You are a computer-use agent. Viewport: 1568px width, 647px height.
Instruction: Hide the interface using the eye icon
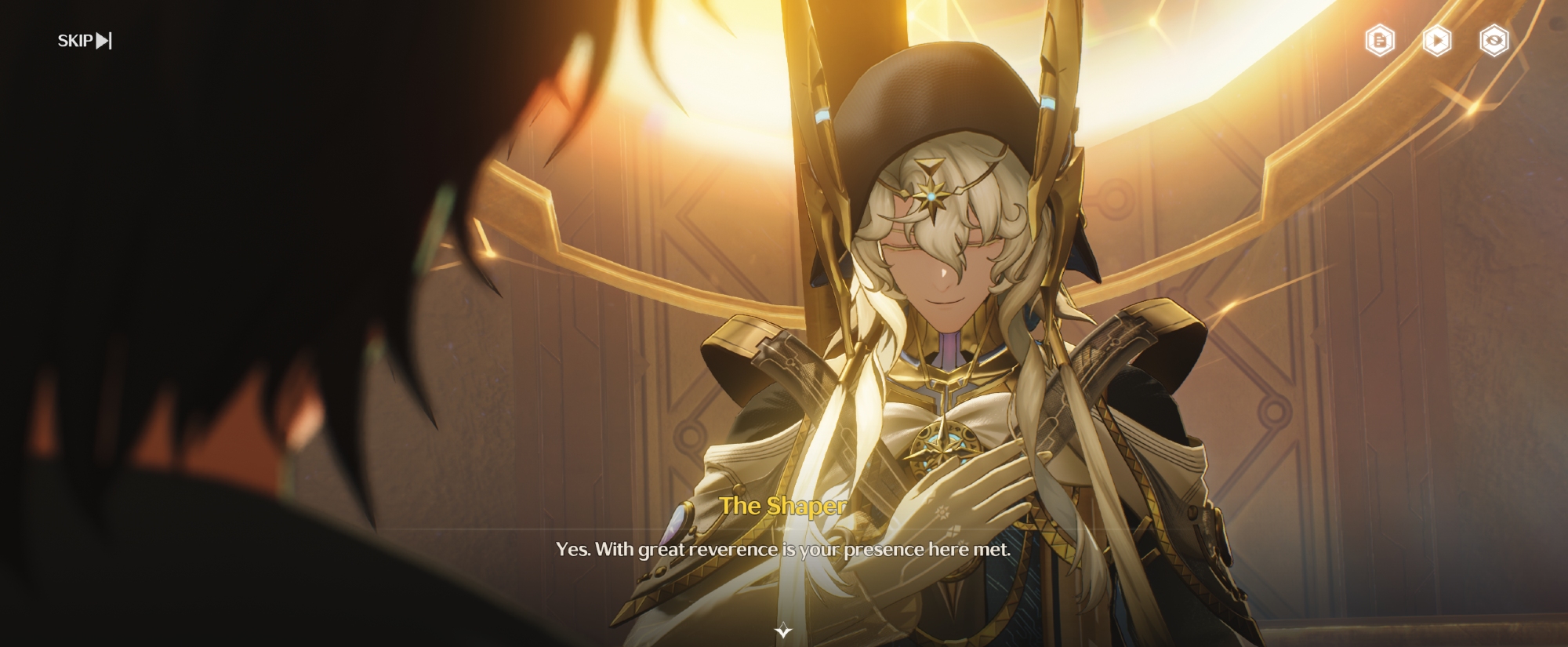pos(1494,41)
